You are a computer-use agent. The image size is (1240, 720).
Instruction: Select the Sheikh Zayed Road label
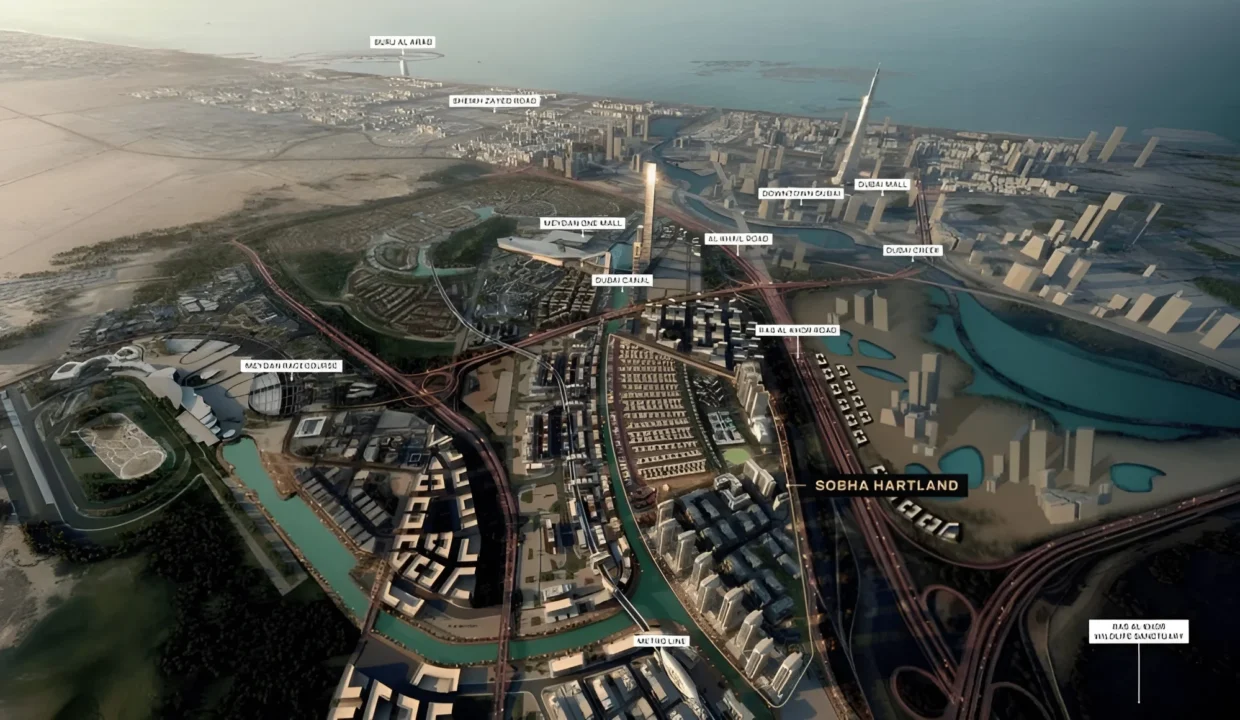[x=494, y=101]
